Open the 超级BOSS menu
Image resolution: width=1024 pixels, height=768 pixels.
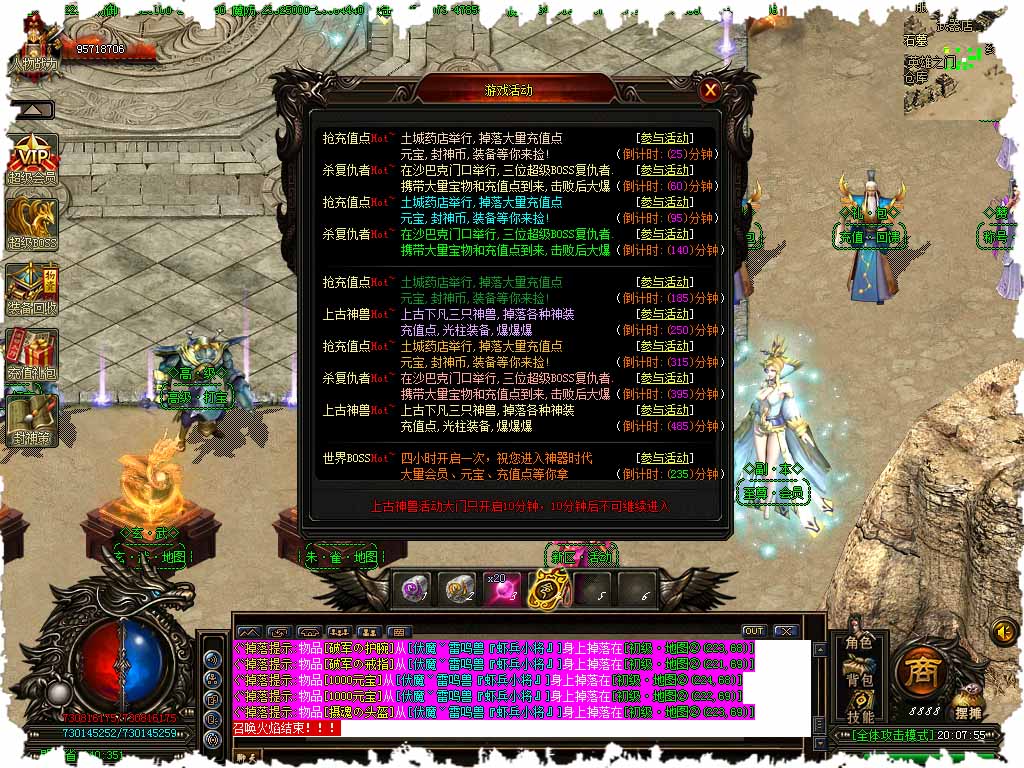[32, 223]
